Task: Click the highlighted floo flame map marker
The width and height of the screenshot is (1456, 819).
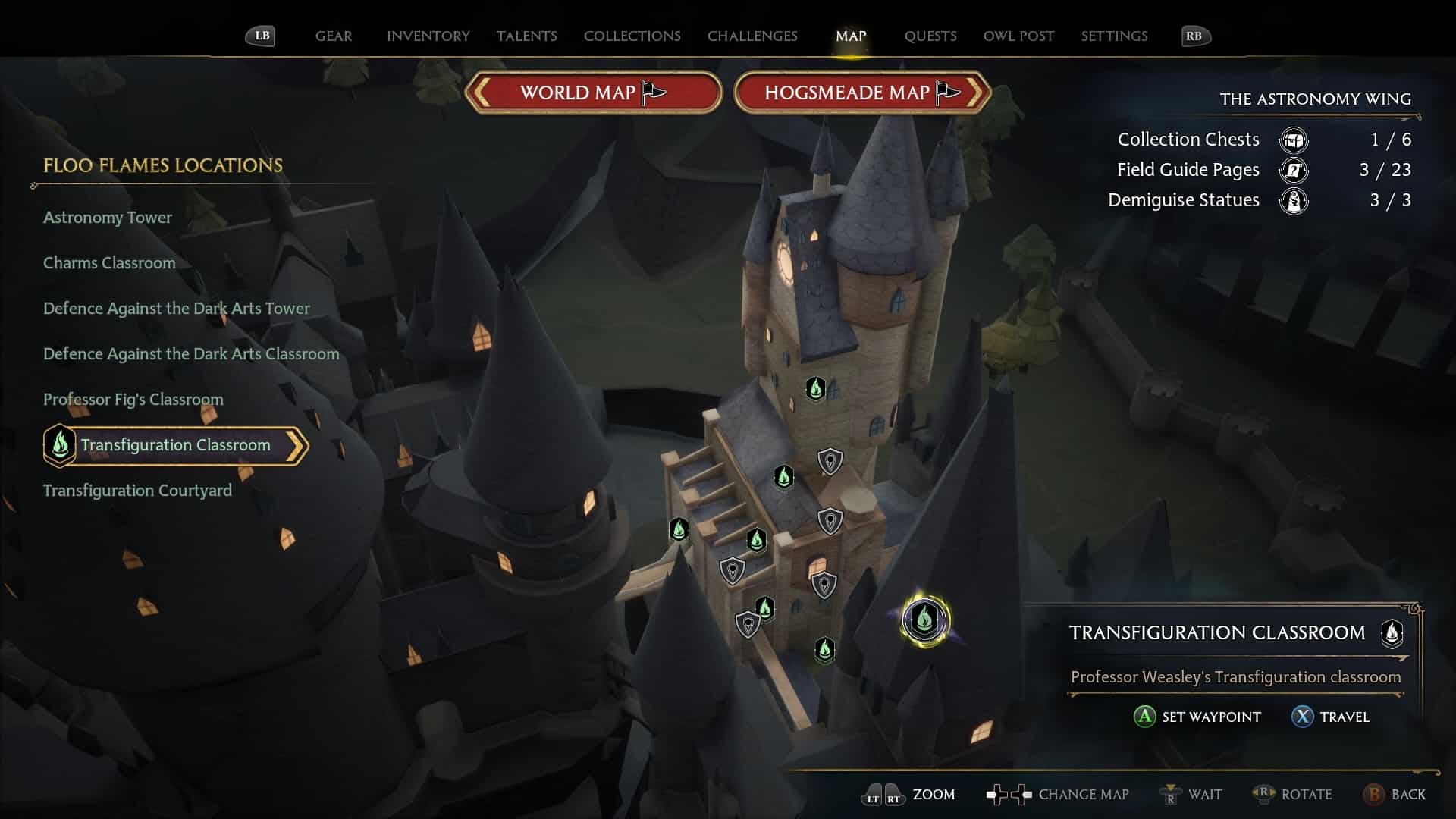Action: (x=924, y=620)
